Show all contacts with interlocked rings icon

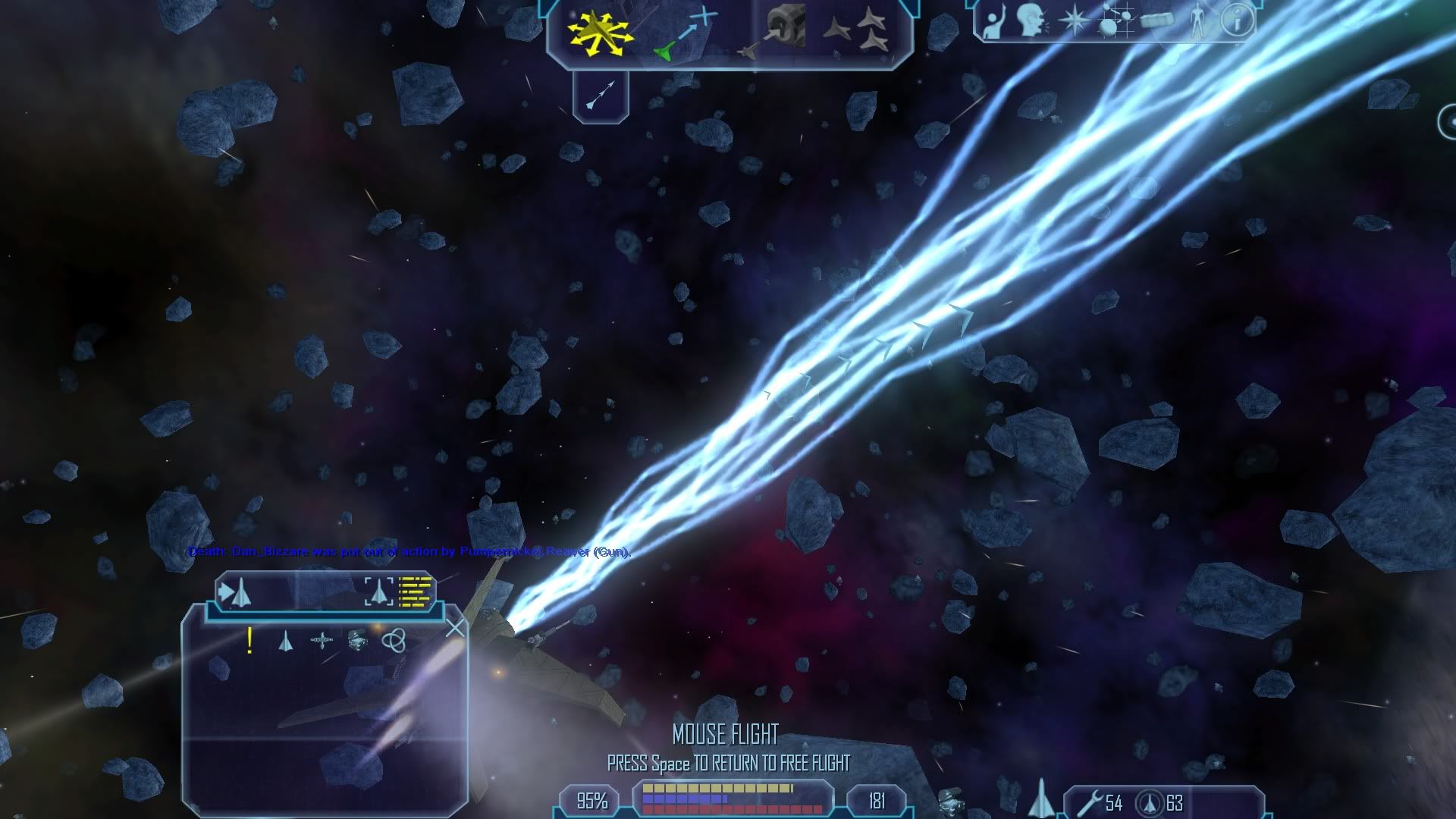394,641
